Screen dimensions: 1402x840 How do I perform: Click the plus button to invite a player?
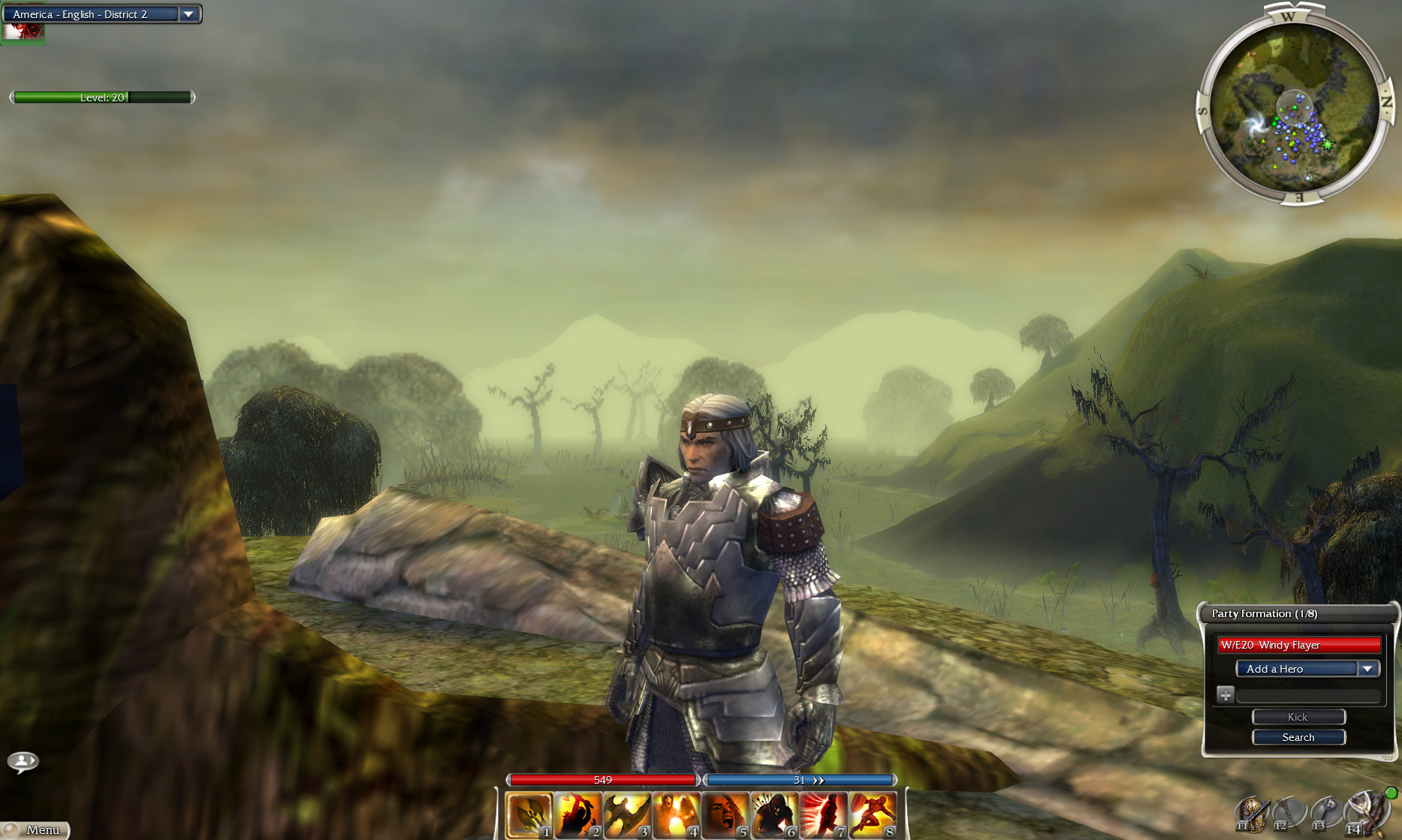click(1225, 695)
